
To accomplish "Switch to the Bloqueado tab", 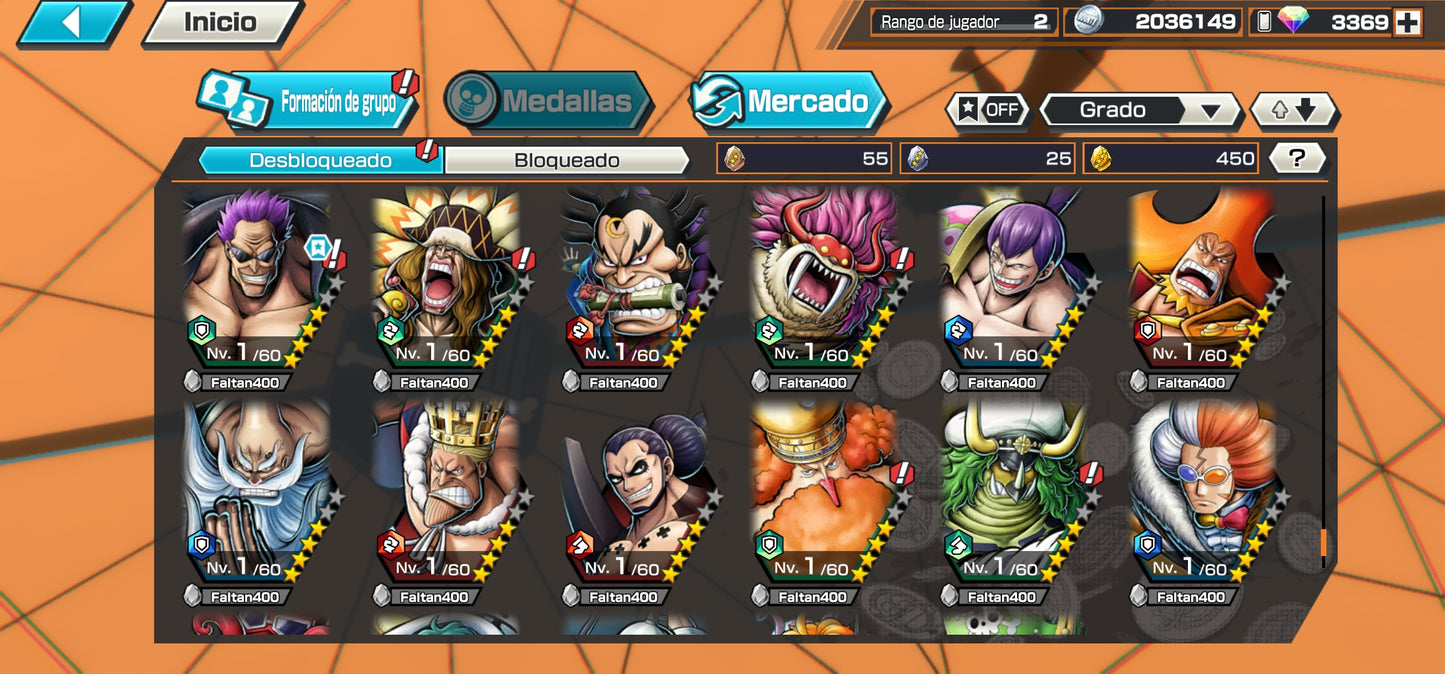I will coord(566,160).
